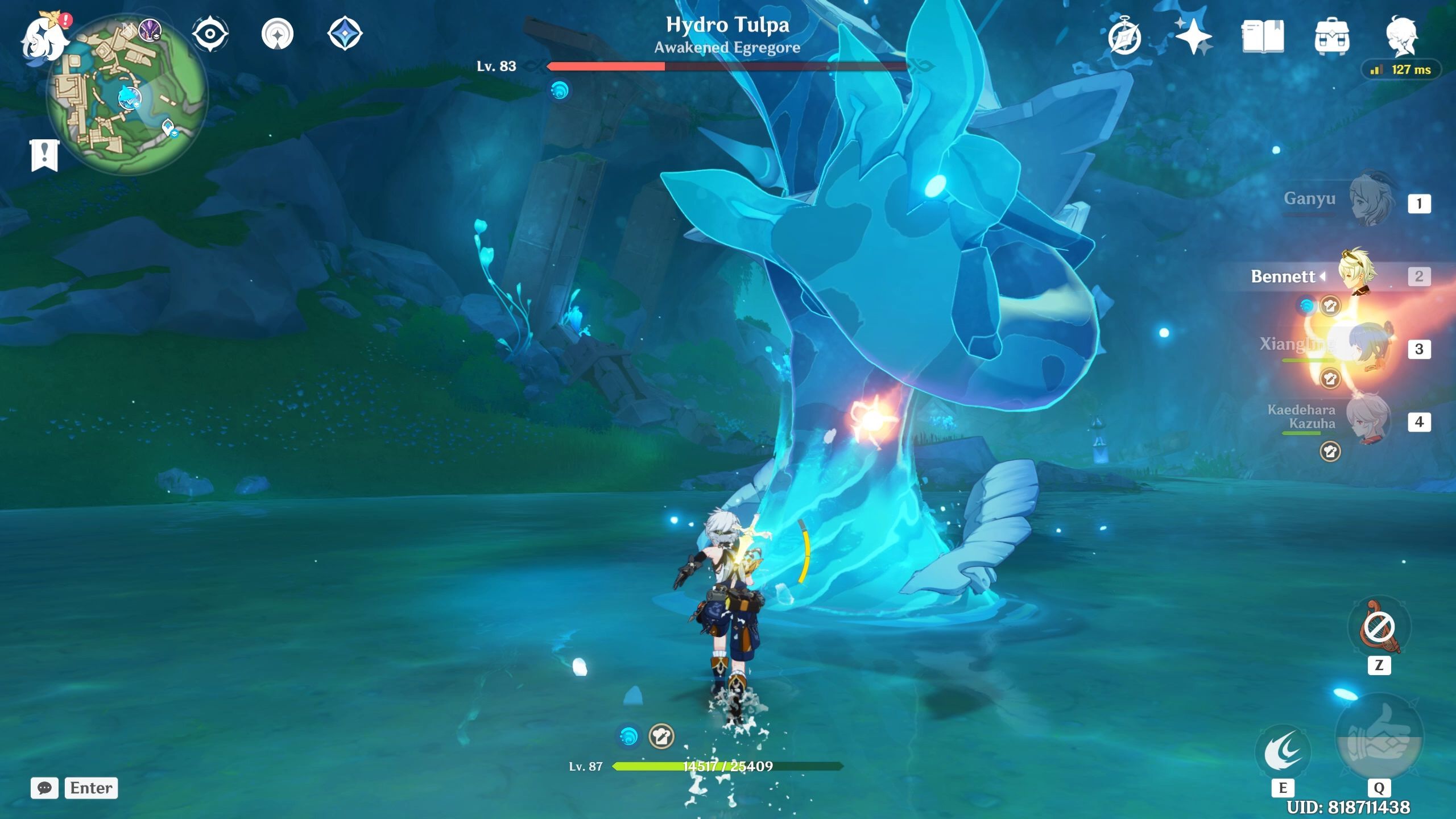Screen dimensions: 1456x819
Task: Activate the Elemental Sight eye icon
Action: coord(210,34)
